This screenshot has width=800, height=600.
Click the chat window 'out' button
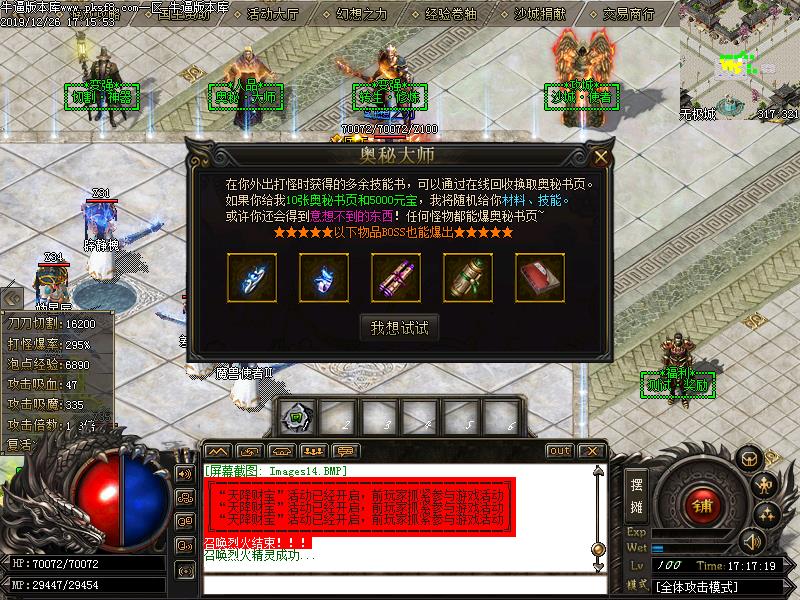click(x=559, y=451)
